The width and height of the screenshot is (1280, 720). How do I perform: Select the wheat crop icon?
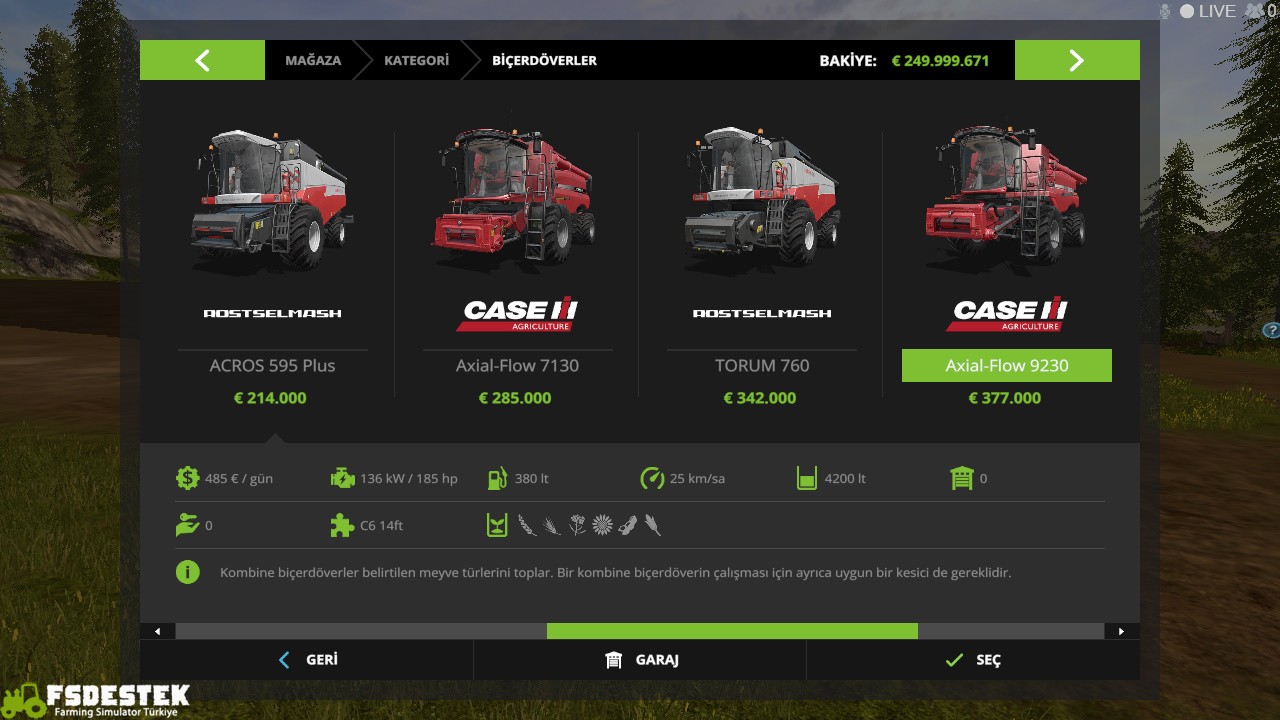tap(527, 524)
